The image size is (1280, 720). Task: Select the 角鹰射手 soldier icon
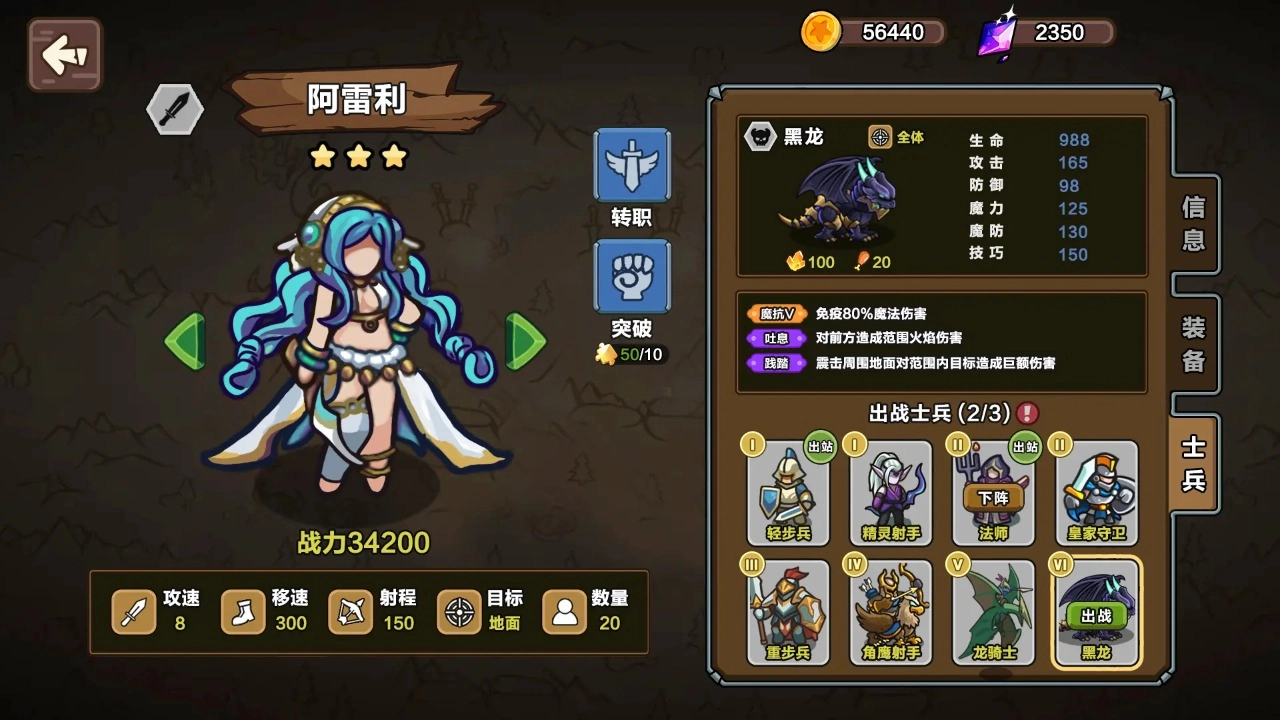[x=890, y=612]
